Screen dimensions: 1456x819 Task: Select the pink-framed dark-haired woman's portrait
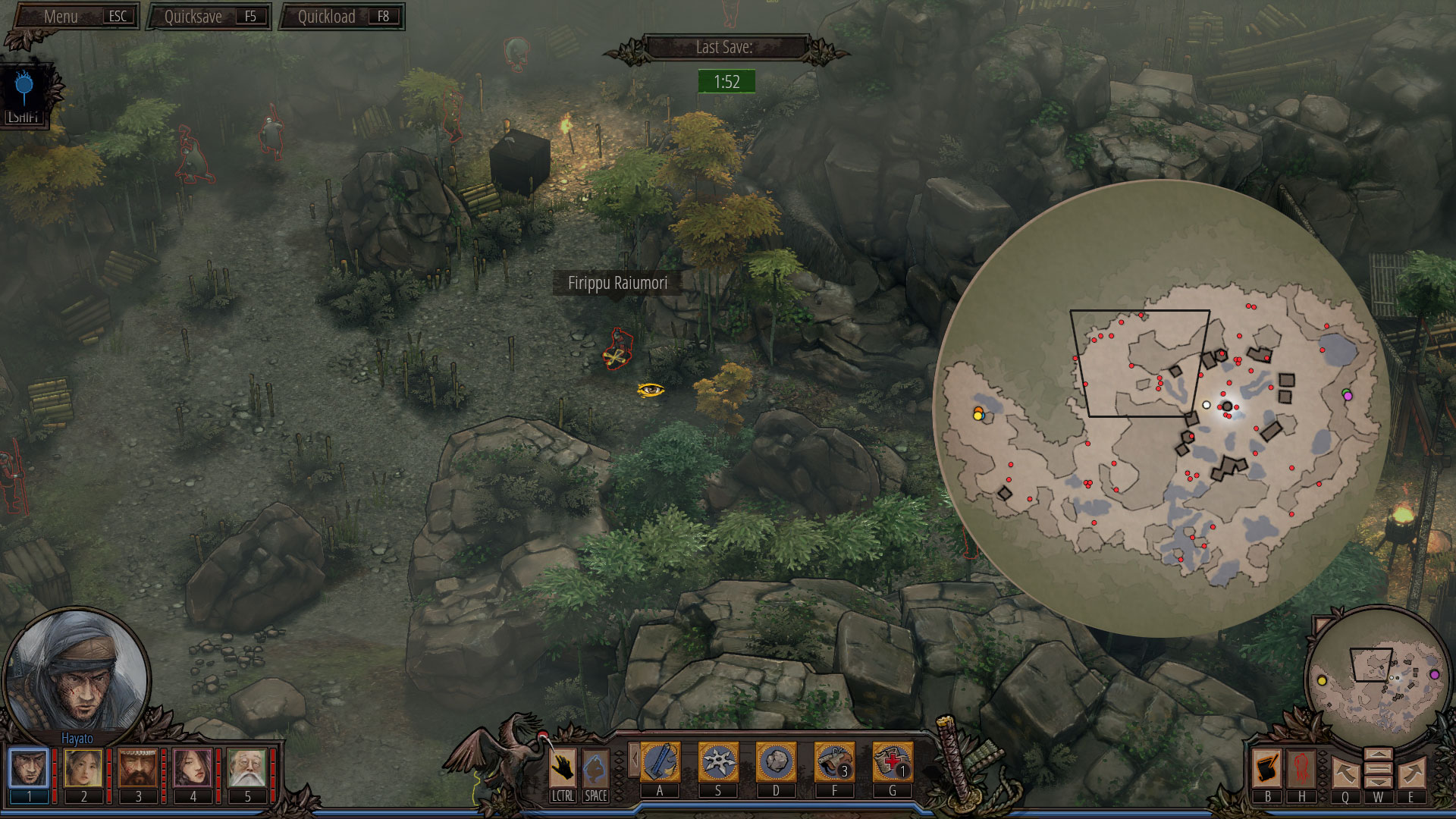[x=193, y=768]
